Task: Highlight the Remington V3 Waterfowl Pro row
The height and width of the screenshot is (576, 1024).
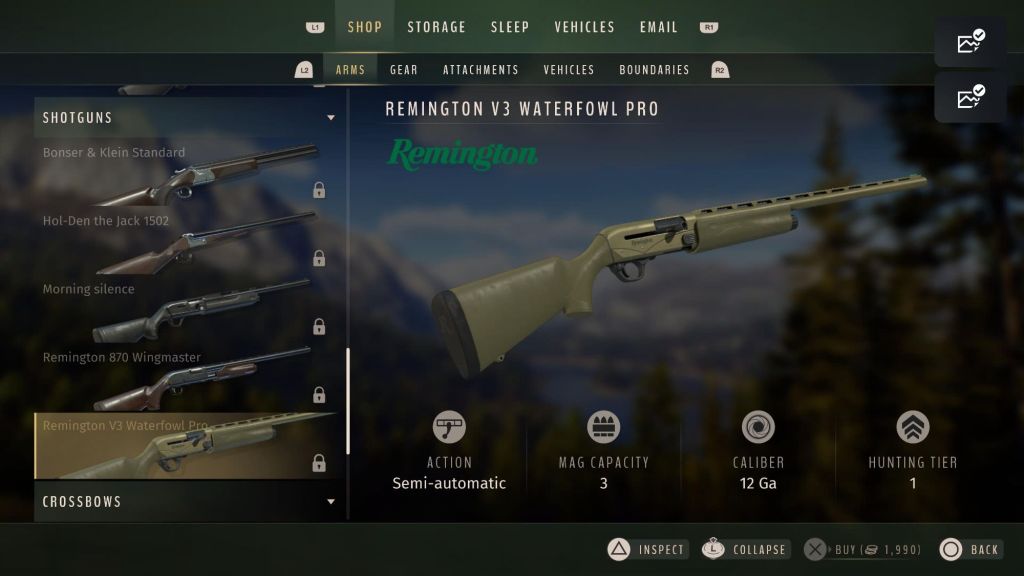Action: click(187, 446)
